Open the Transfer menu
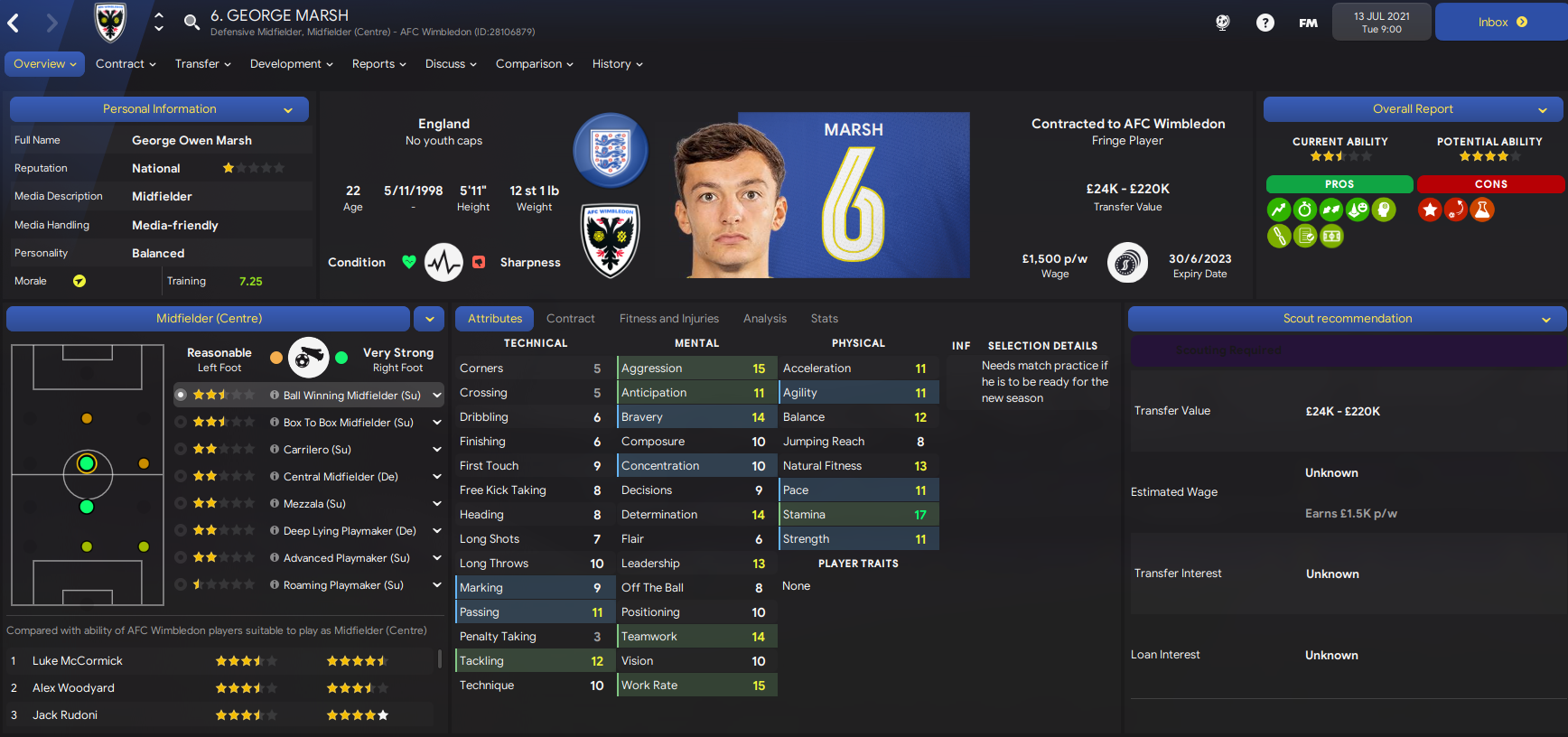Image resolution: width=1568 pixels, height=737 pixels. pos(202,64)
